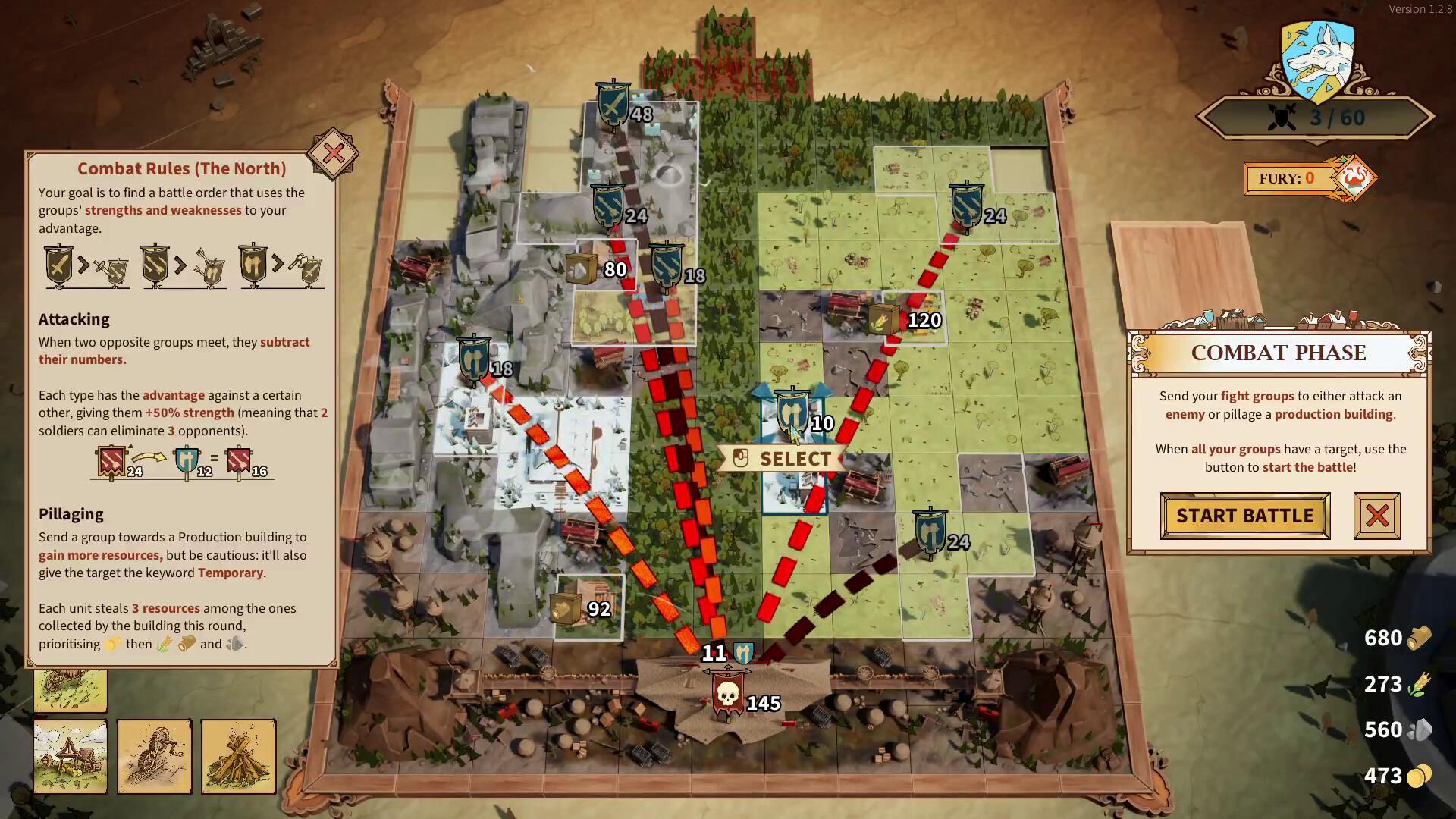The image size is (1456, 819).
Task: Select the campfire card thumbnail
Action: 239,756
